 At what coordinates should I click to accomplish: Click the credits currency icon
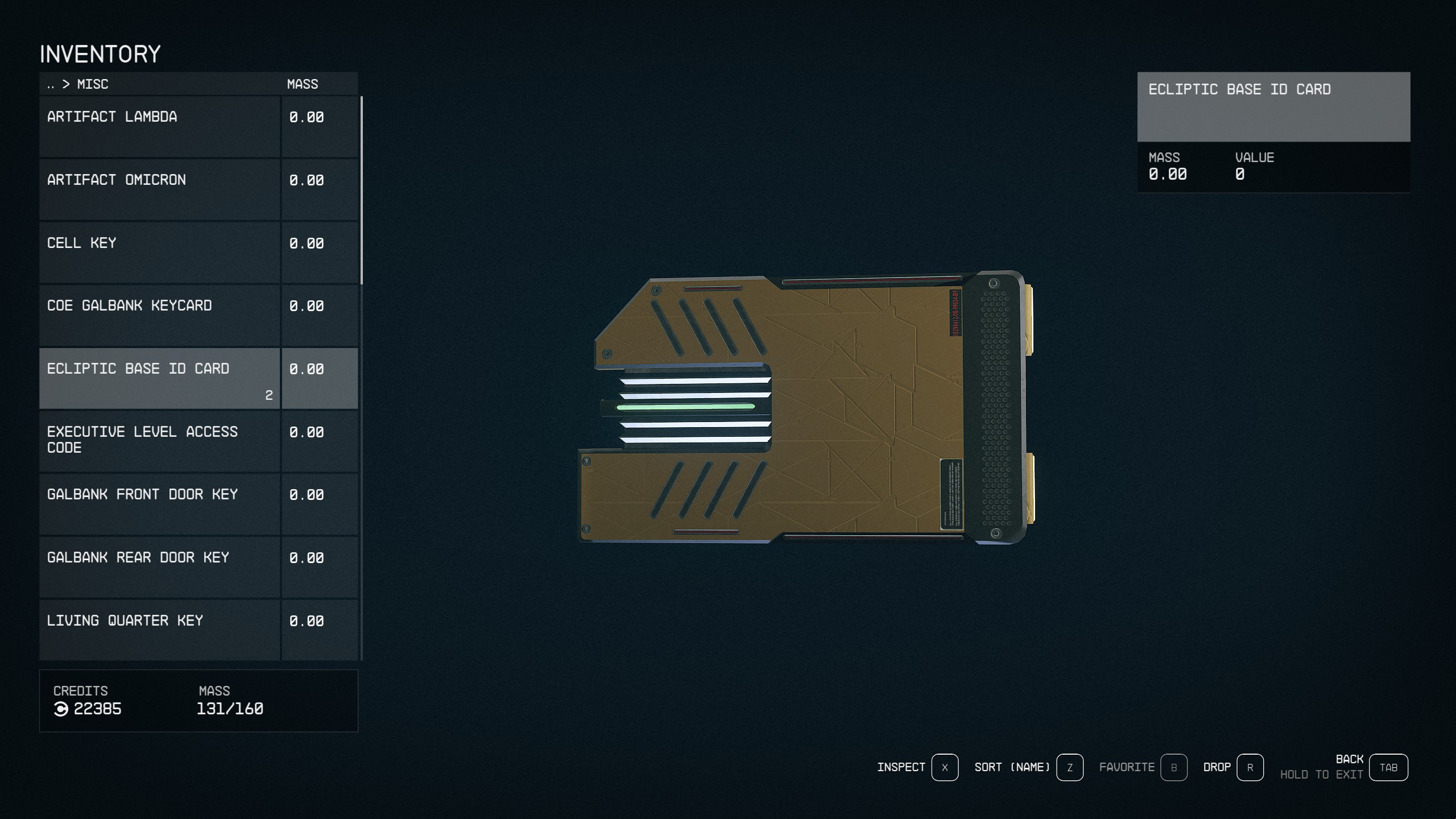61,709
